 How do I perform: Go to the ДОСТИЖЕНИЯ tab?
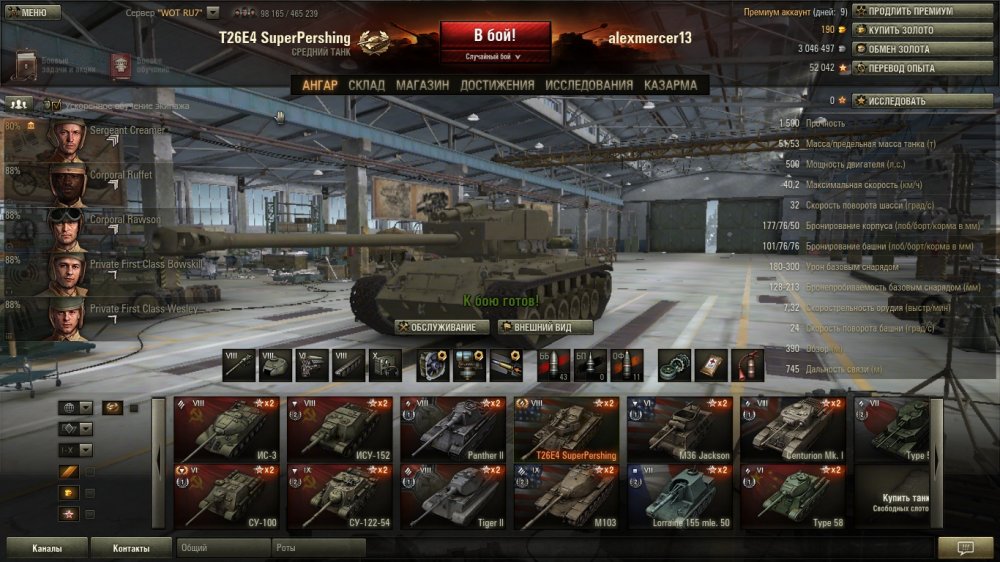coord(497,86)
